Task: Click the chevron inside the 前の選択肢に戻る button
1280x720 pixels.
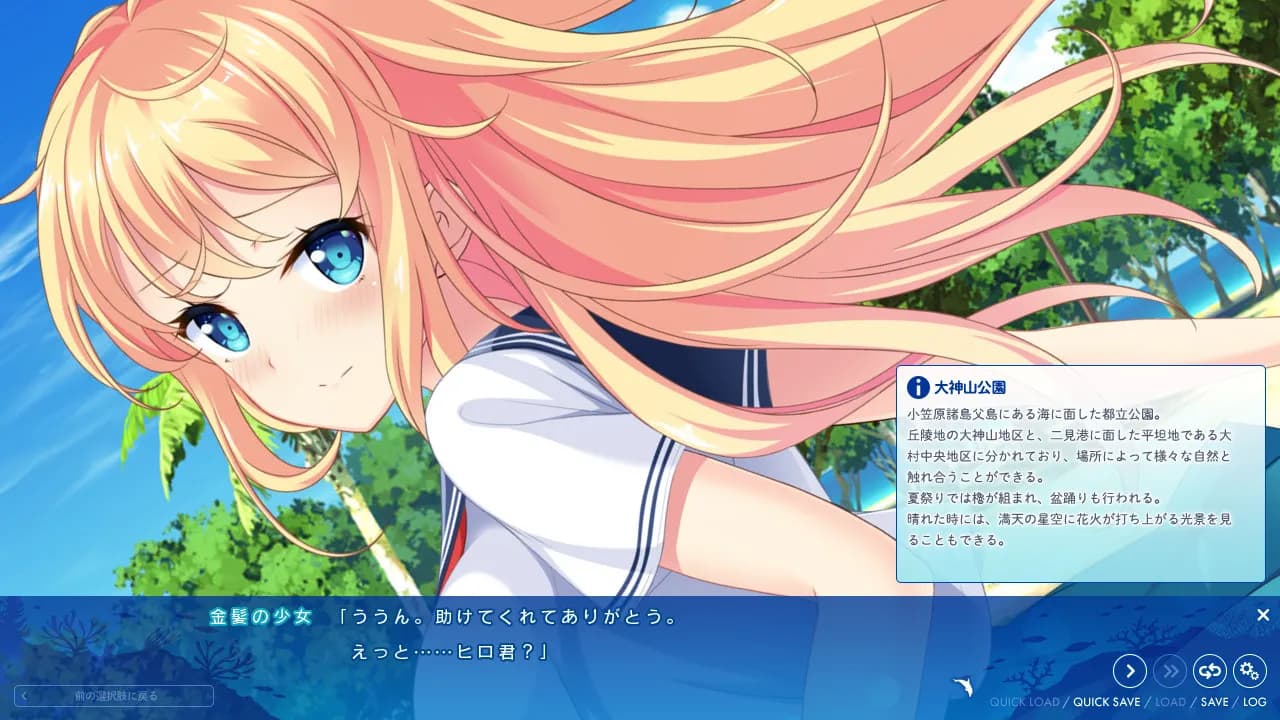Action: pos(29,696)
